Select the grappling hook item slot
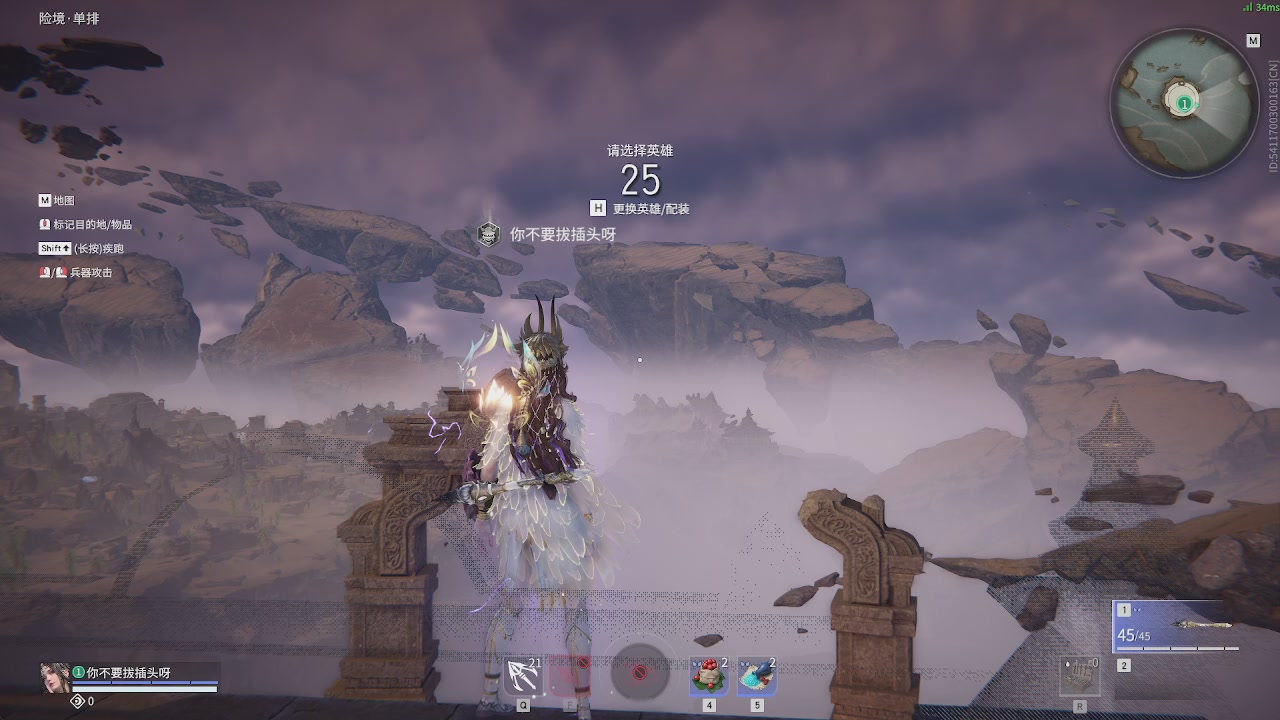The height and width of the screenshot is (720, 1280). [523, 677]
